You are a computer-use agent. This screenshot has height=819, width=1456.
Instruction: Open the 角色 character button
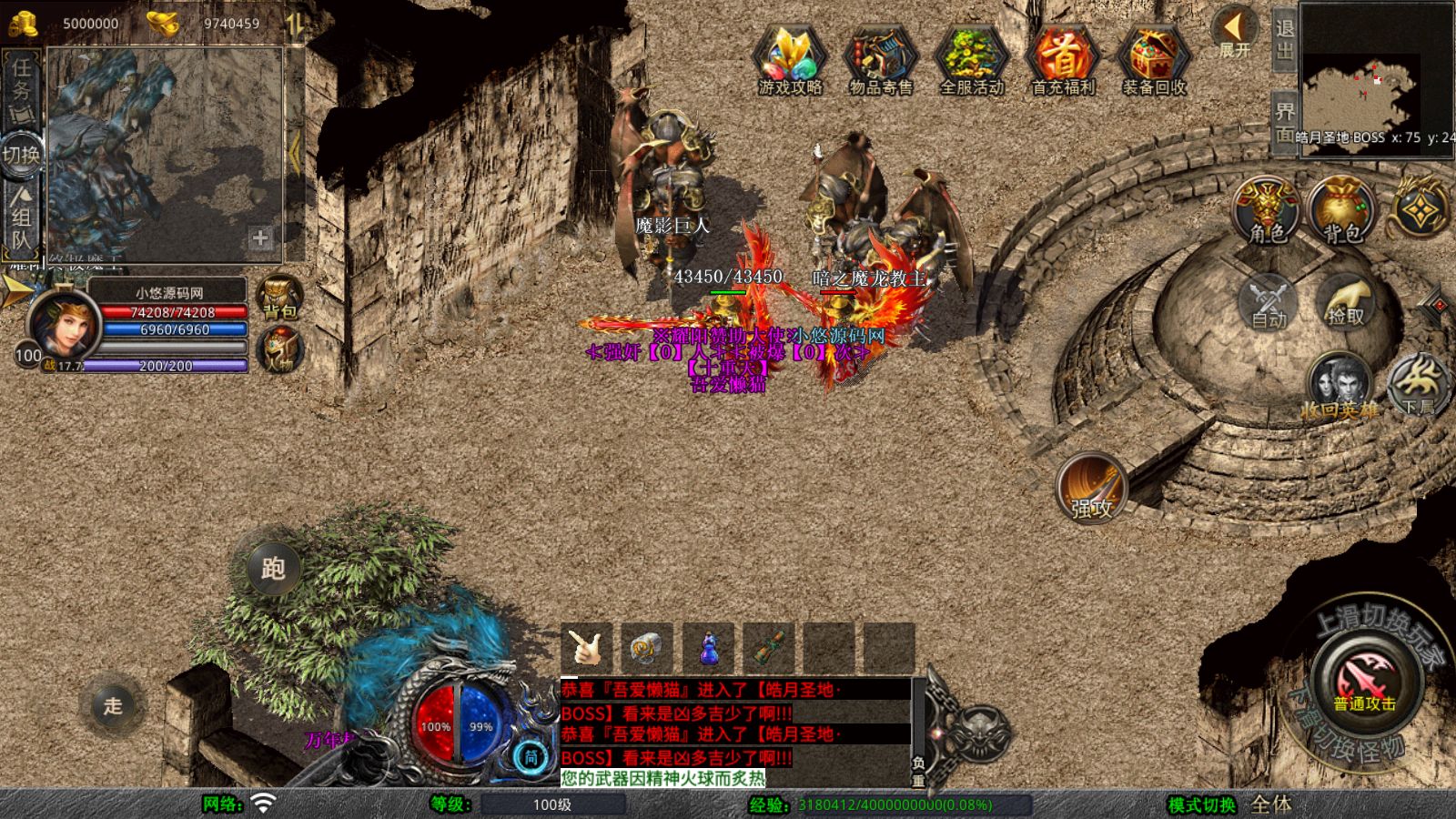(x=1267, y=211)
